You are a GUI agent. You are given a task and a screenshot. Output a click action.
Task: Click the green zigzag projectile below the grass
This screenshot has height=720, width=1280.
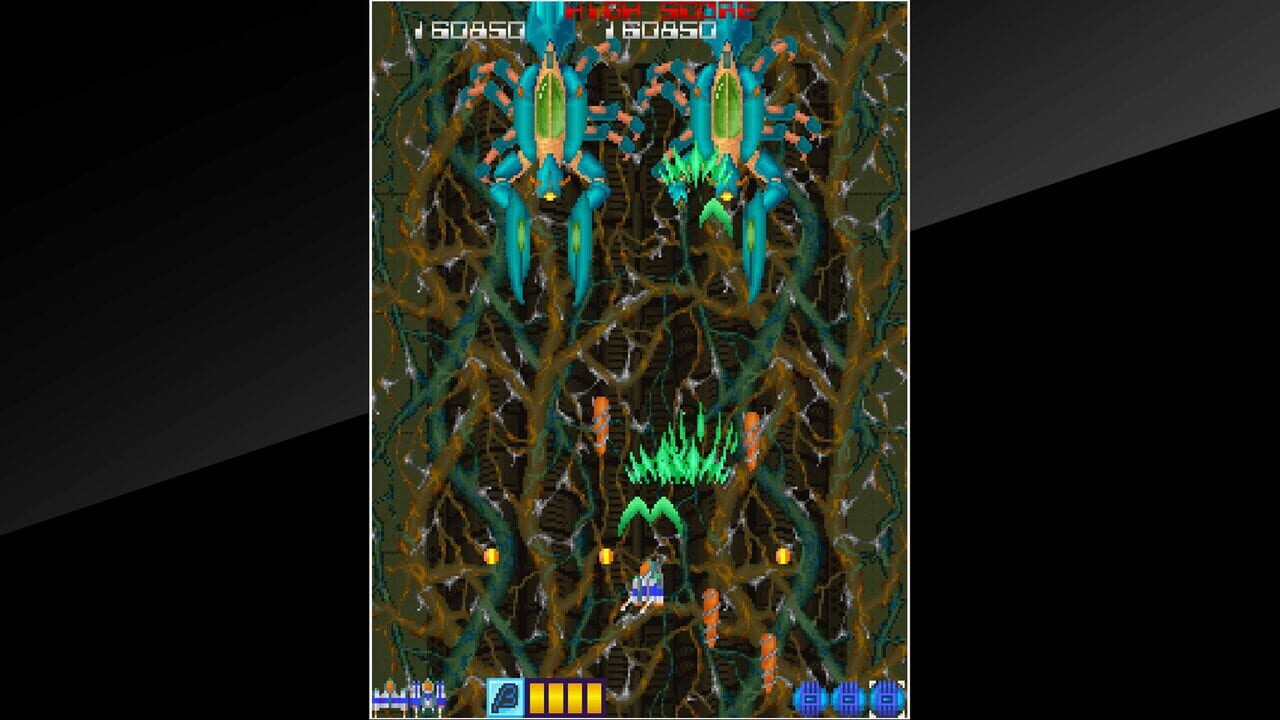649,510
